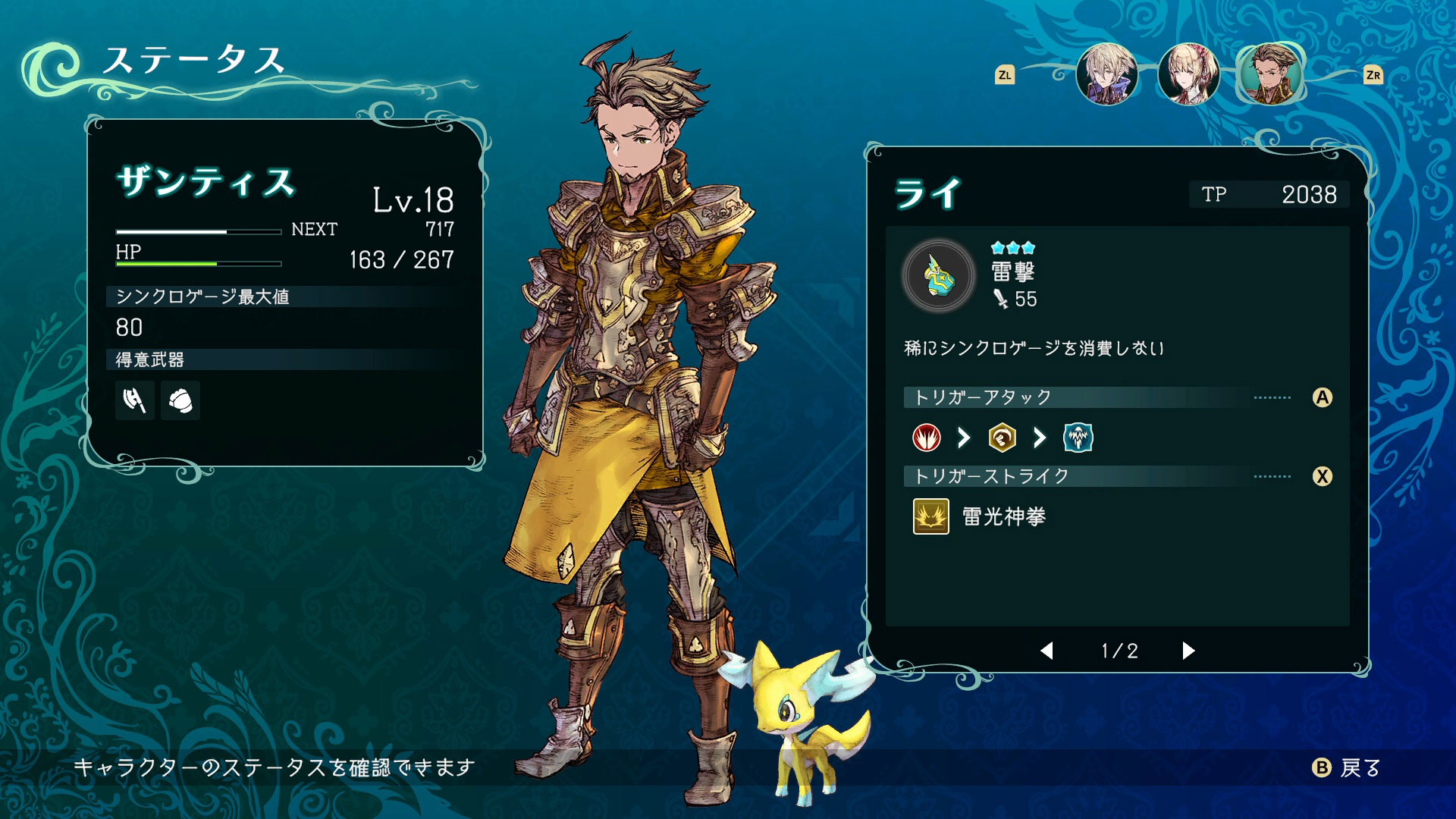
Task: Select the fist weapon proficiency icon
Action: (x=180, y=400)
